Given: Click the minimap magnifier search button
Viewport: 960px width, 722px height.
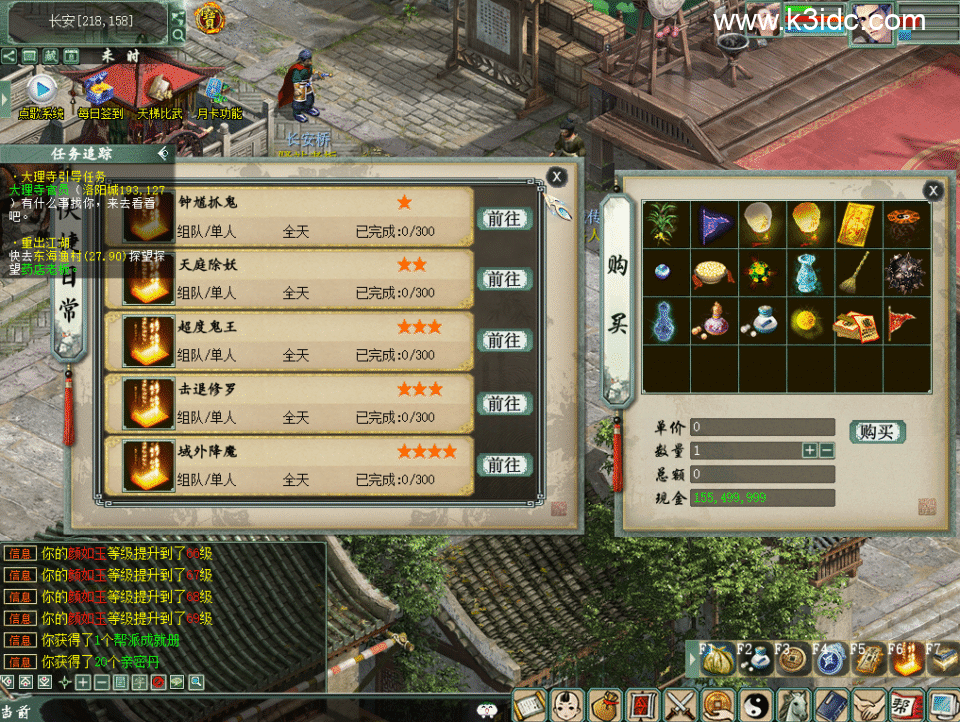Looking at the screenshot, I should 178,35.
